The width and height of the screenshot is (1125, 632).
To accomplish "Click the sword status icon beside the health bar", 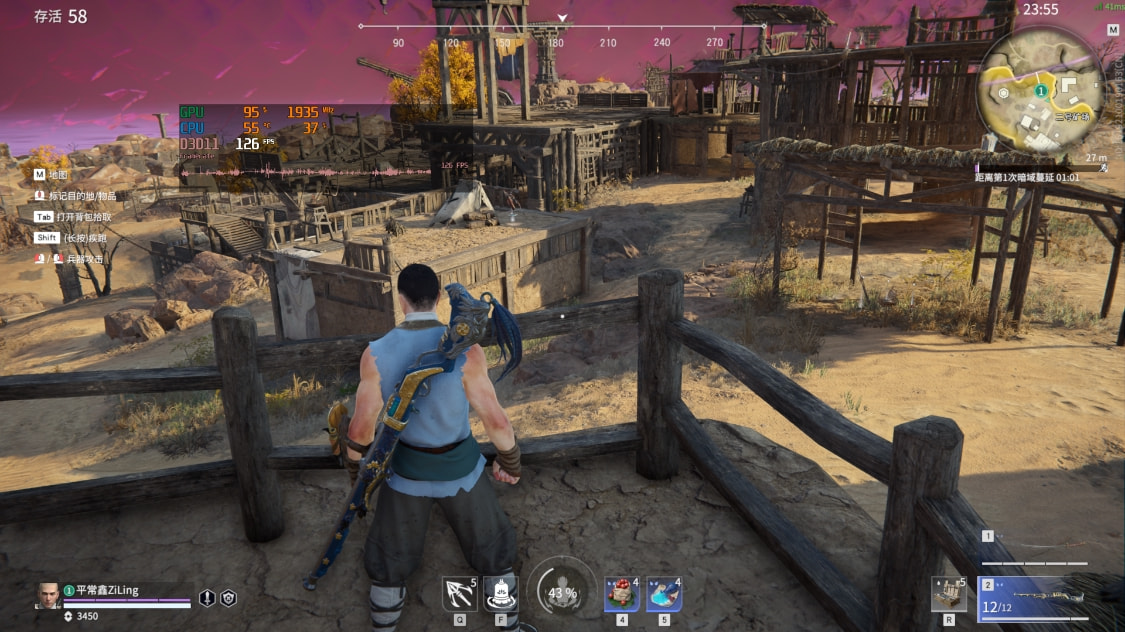I will (207, 598).
